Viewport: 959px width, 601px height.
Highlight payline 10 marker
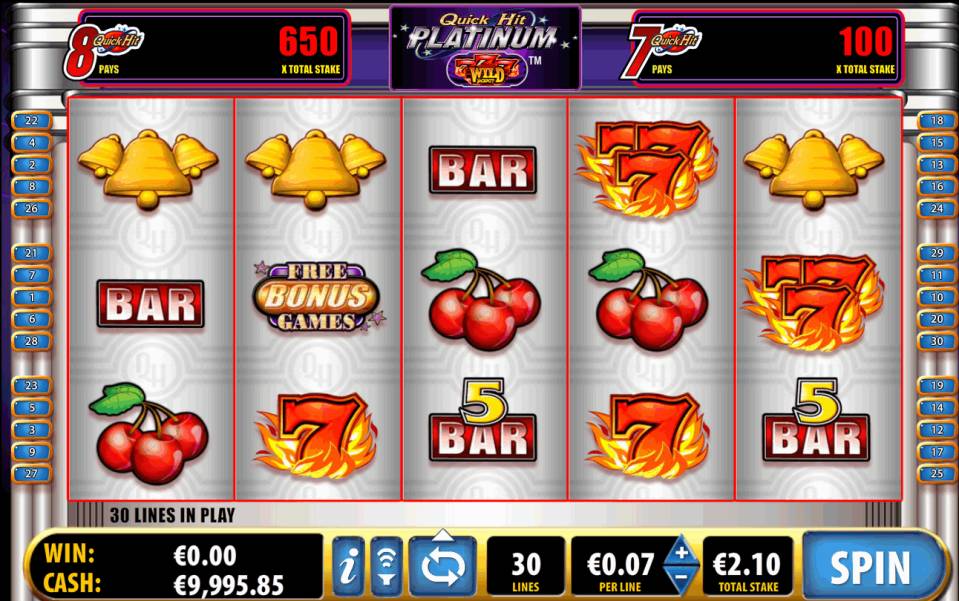point(936,298)
